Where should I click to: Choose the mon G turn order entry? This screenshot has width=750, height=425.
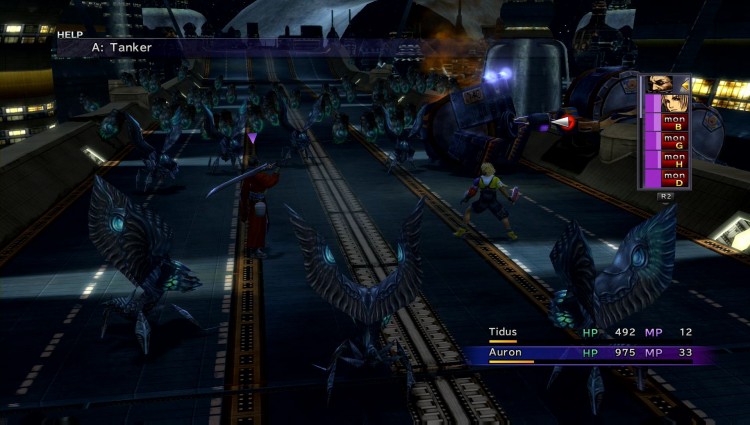673,144
